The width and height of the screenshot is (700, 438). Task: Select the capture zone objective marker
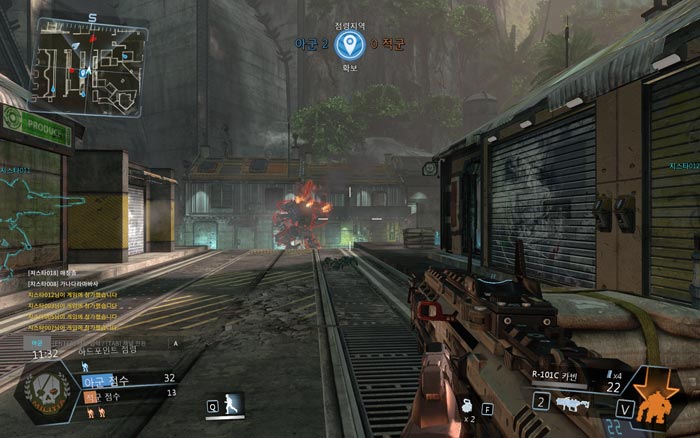click(x=348, y=44)
